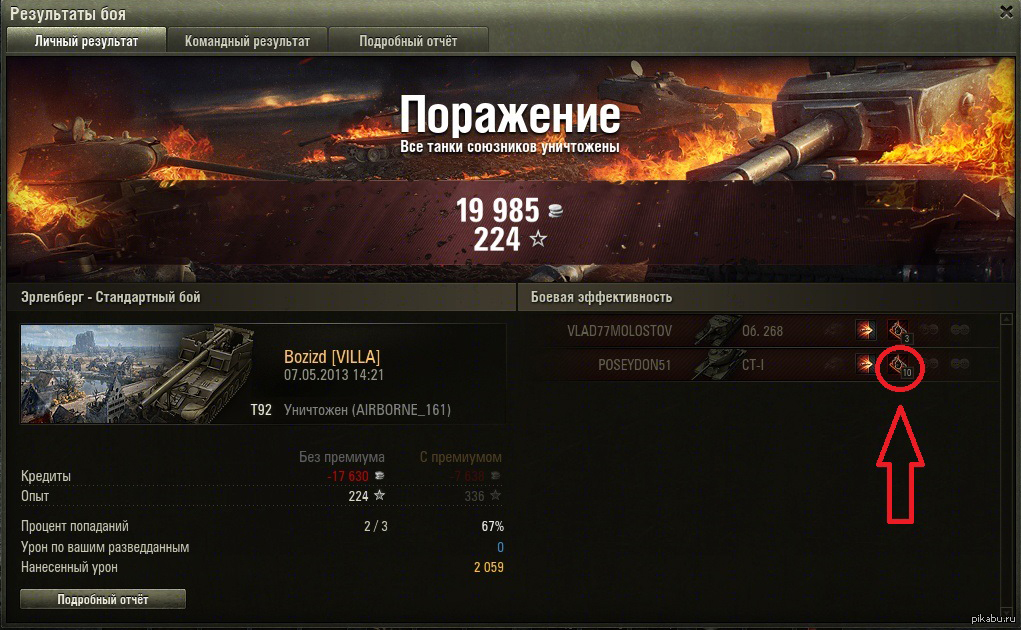
Task: Click the Подробный отчёт button below stats
Action: [x=103, y=599]
